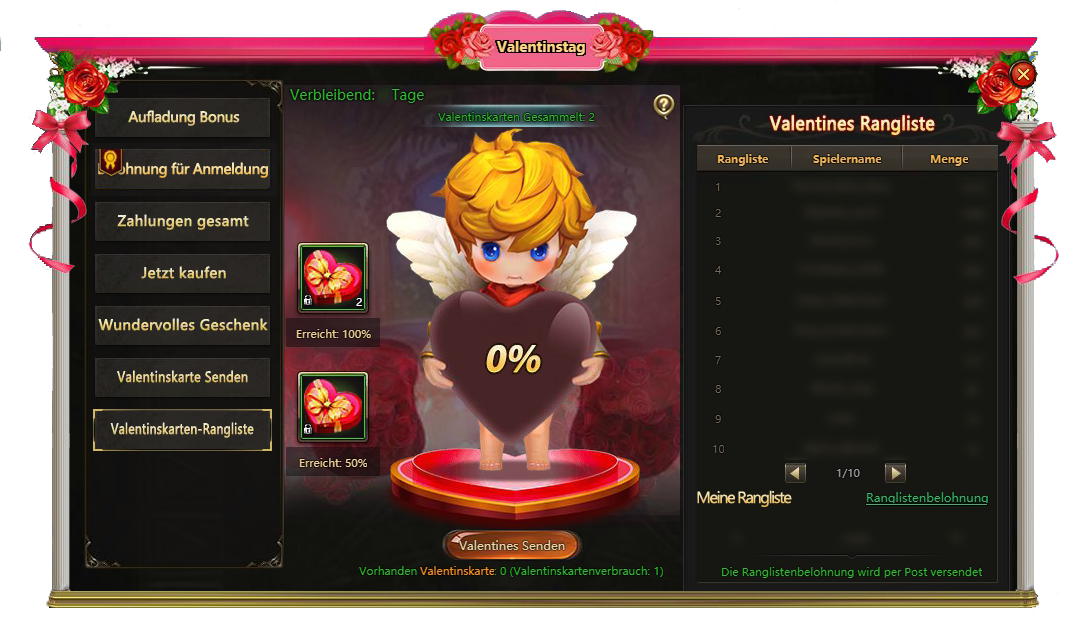The height and width of the screenshot is (628, 1068).
Task: Select Belohnung für Anmeldung tab
Action: pyautogui.click(x=183, y=169)
